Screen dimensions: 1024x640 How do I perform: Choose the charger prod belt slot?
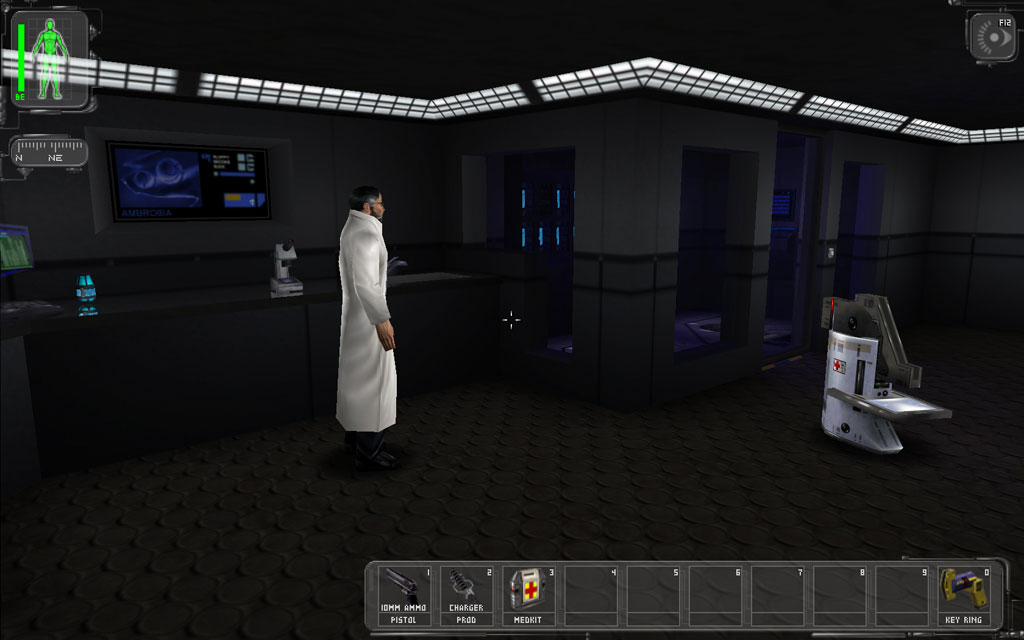point(467,595)
